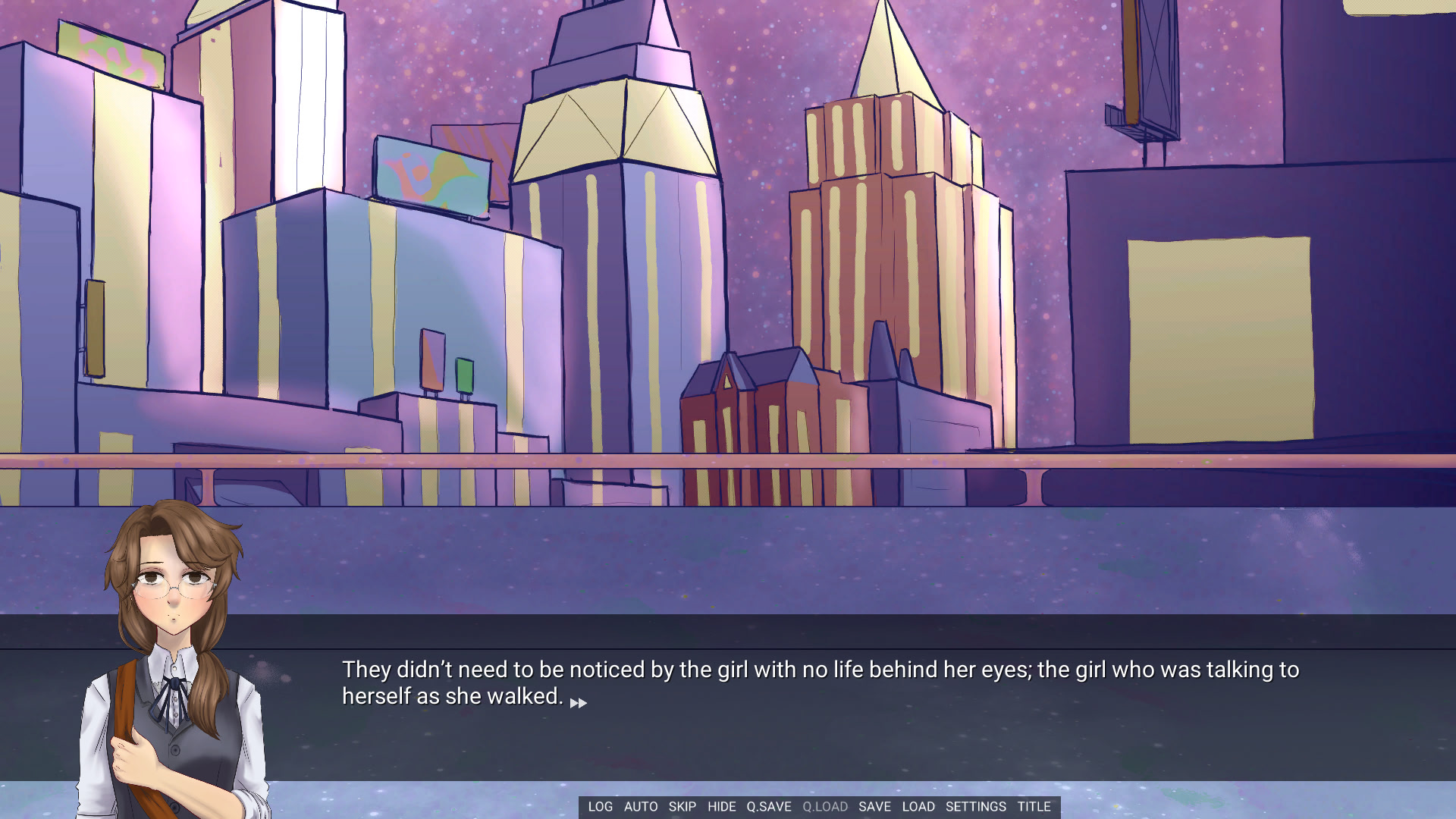Open the SETTINGS screen
This screenshot has height=819, width=1456.
[975, 807]
